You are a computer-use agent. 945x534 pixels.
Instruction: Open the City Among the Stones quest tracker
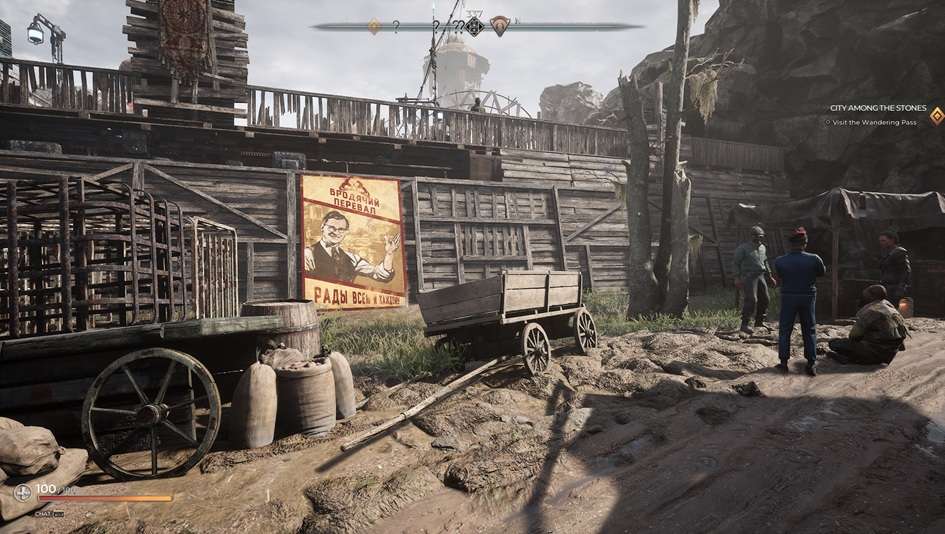[878, 108]
